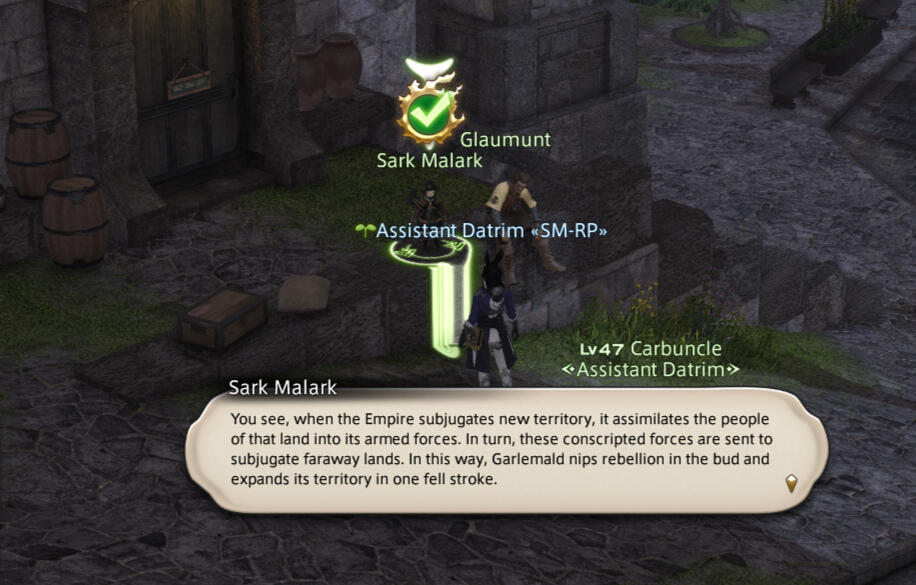Advance Sark Malark's dialogue text box
The image size is (916, 585).
click(507, 449)
